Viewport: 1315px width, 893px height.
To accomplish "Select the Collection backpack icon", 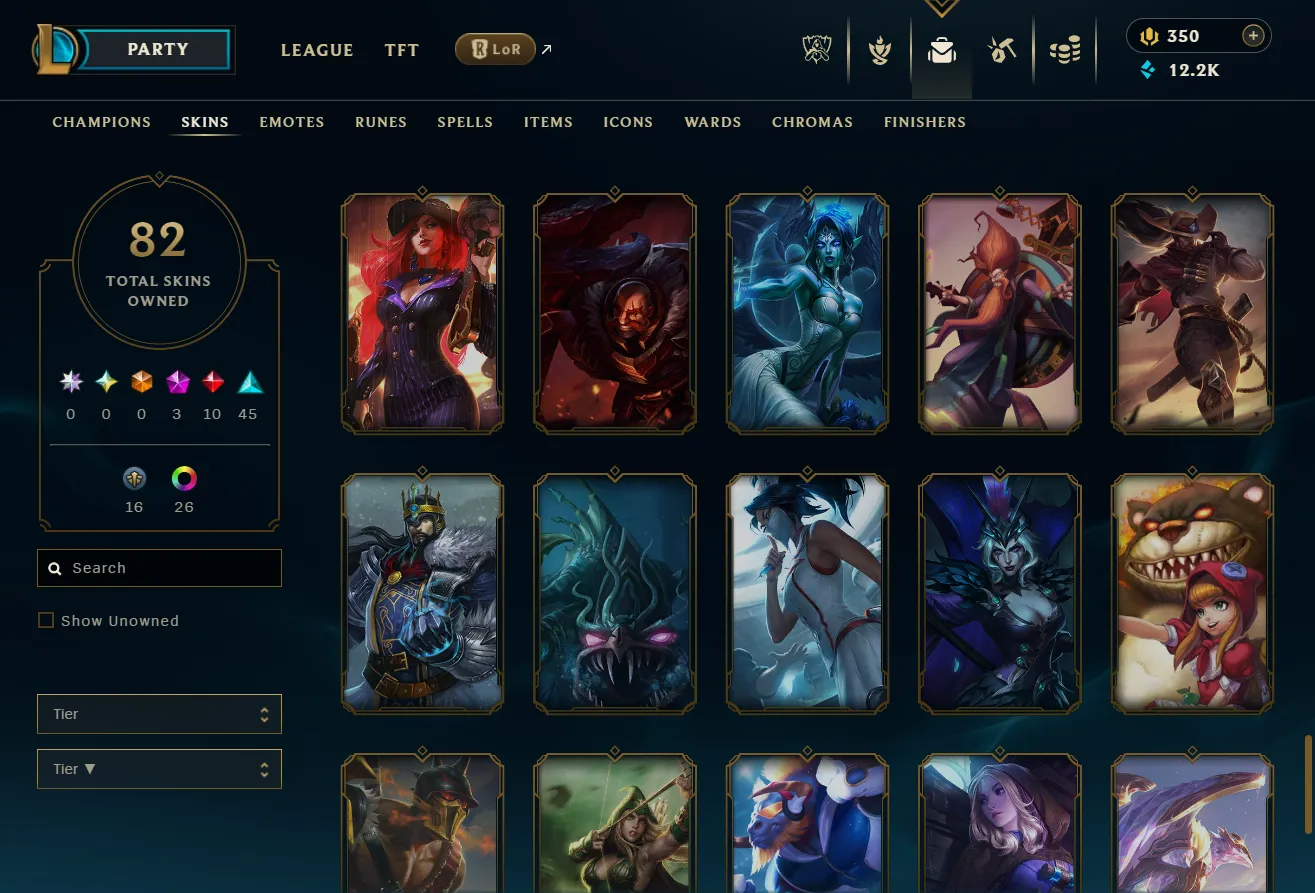I will [x=941, y=48].
